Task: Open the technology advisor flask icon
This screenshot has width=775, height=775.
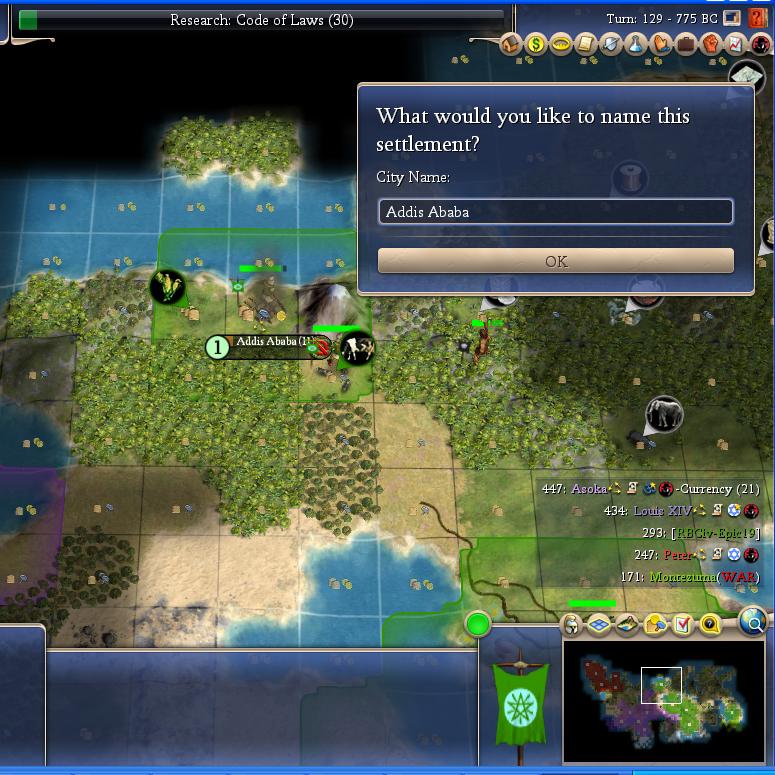Action: point(636,45)
